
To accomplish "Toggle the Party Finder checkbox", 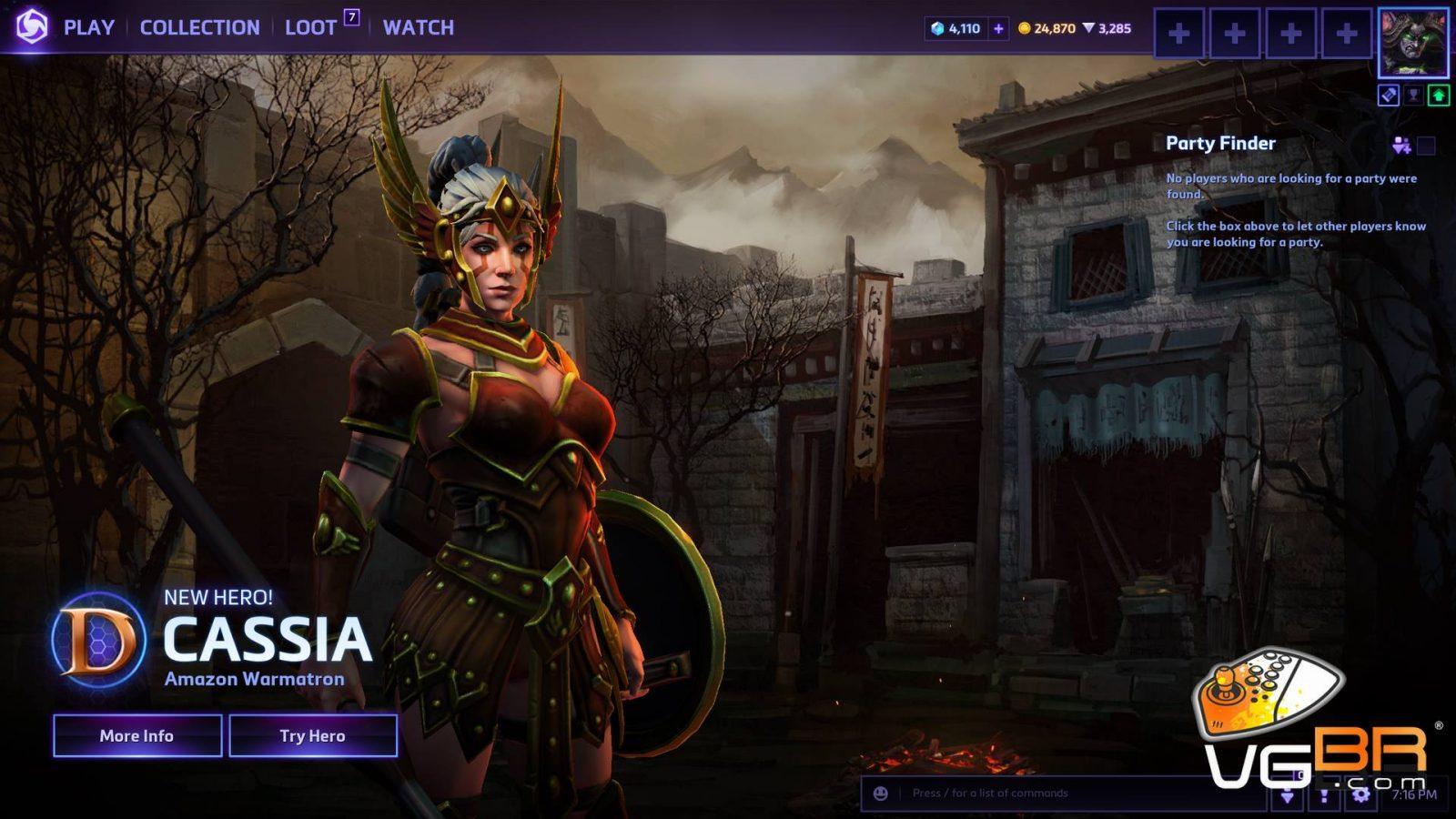I will coord(1426,146).
